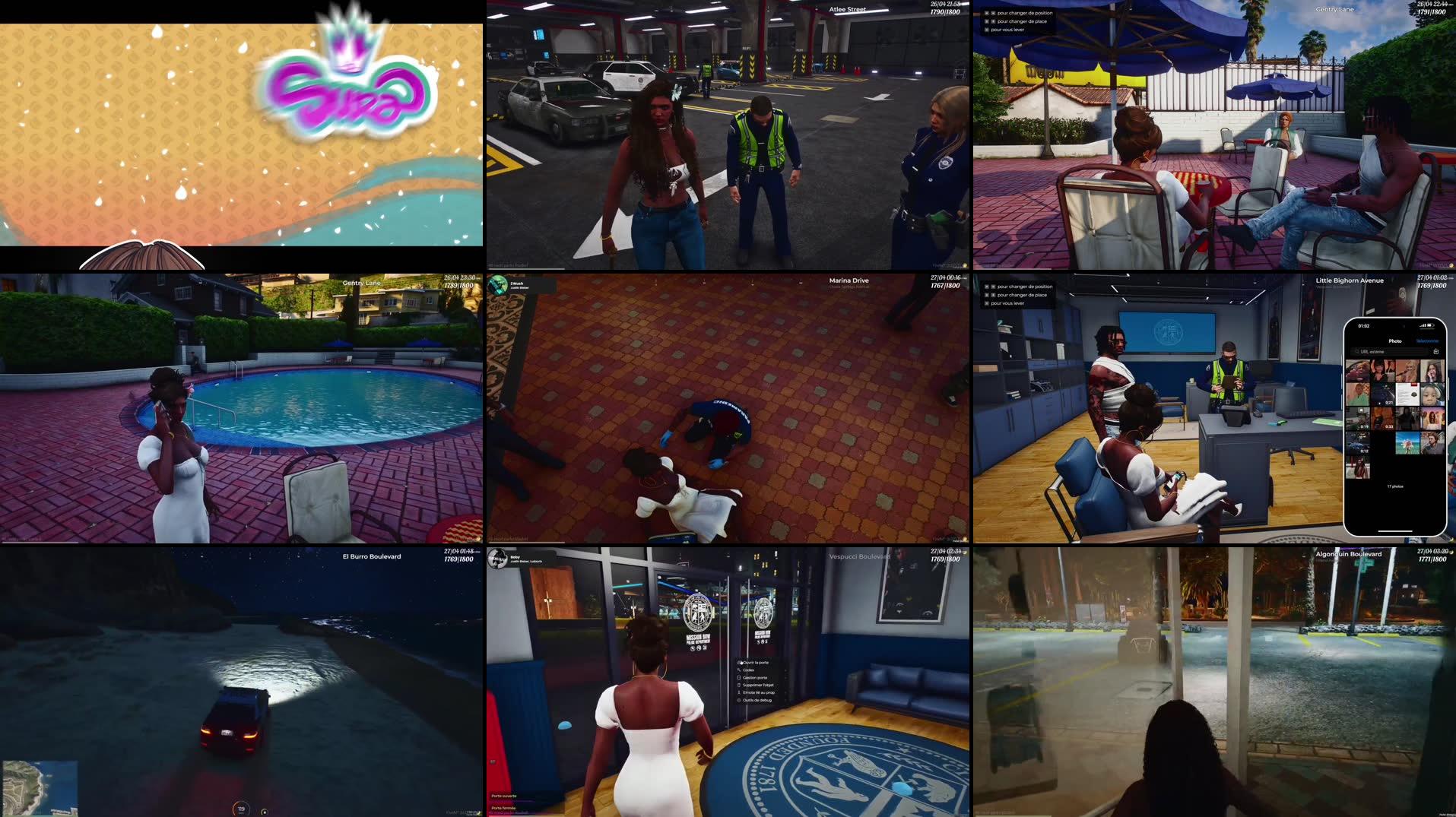Viewport: 1456px width, 817px height.
Task: Click the person icon for Emote lié au prop
Action: [x=739, y=692]
